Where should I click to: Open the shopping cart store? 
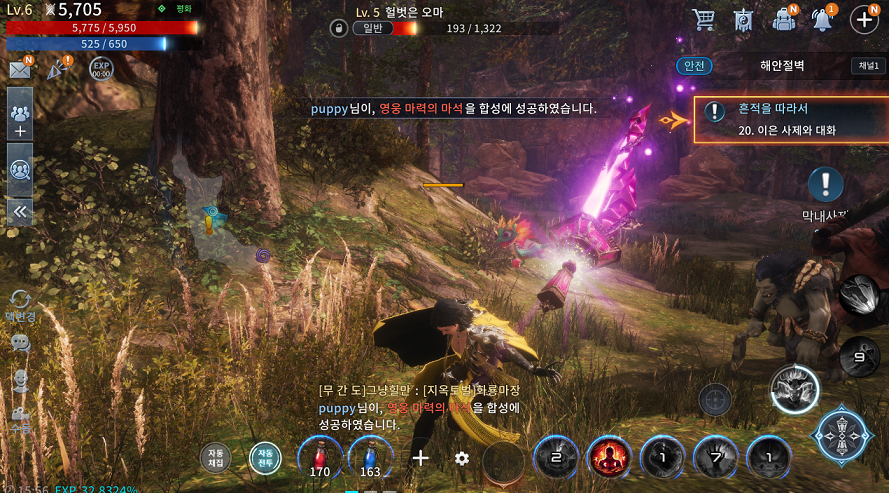click(x=704, y=19)
